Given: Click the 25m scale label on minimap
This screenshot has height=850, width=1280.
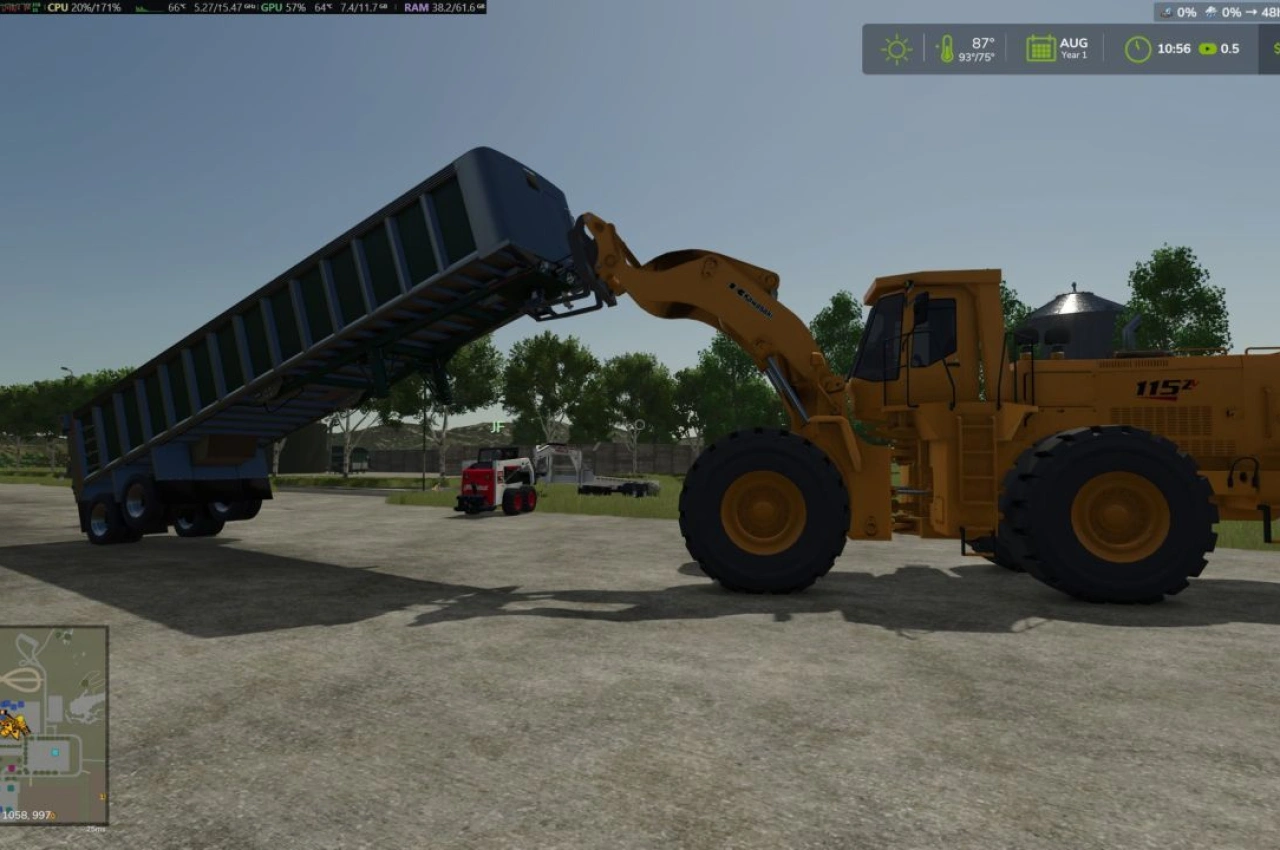Looking at the screenshot, I should 95,828.
